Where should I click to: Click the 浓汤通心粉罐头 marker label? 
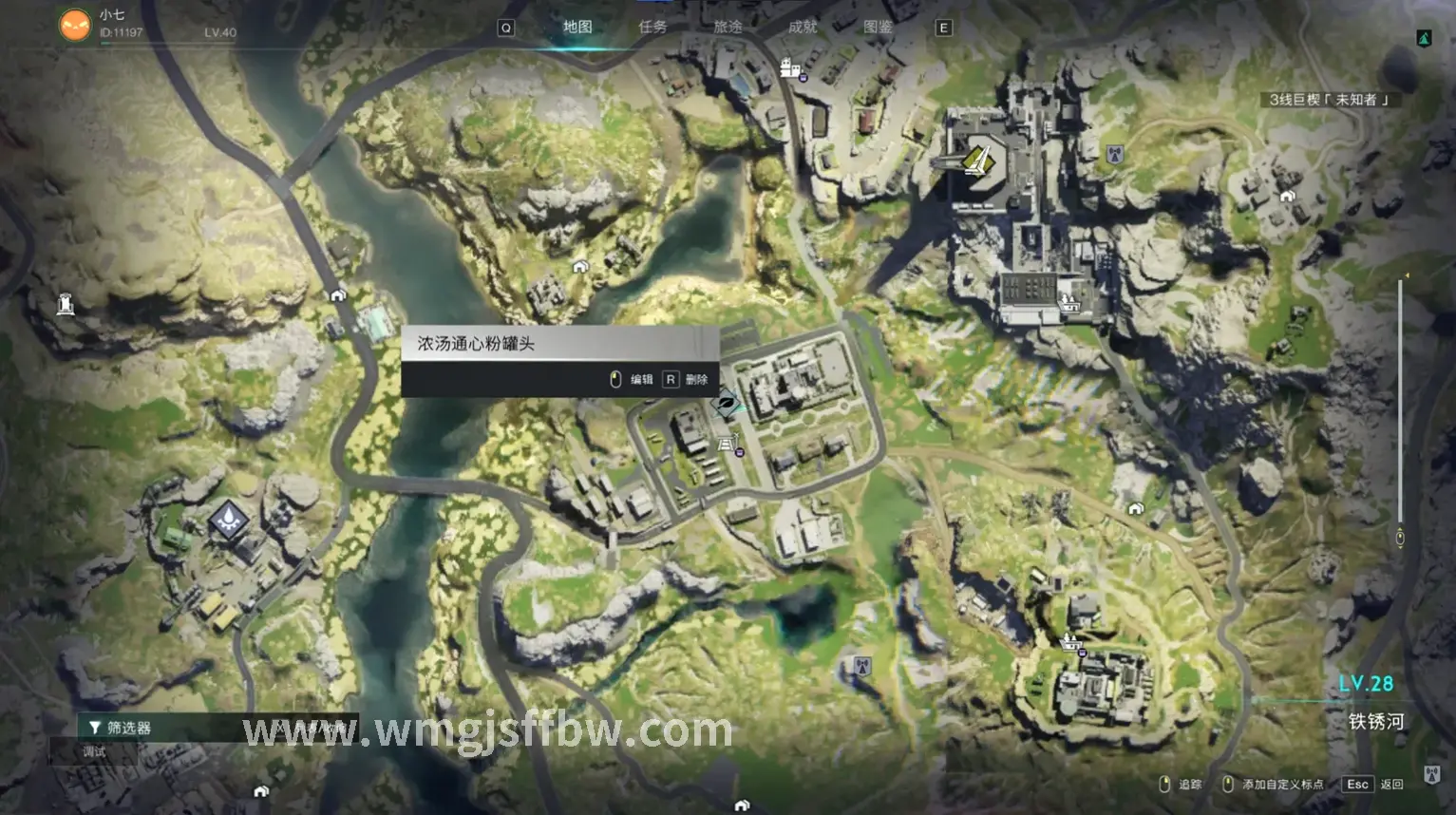[476, 344]
